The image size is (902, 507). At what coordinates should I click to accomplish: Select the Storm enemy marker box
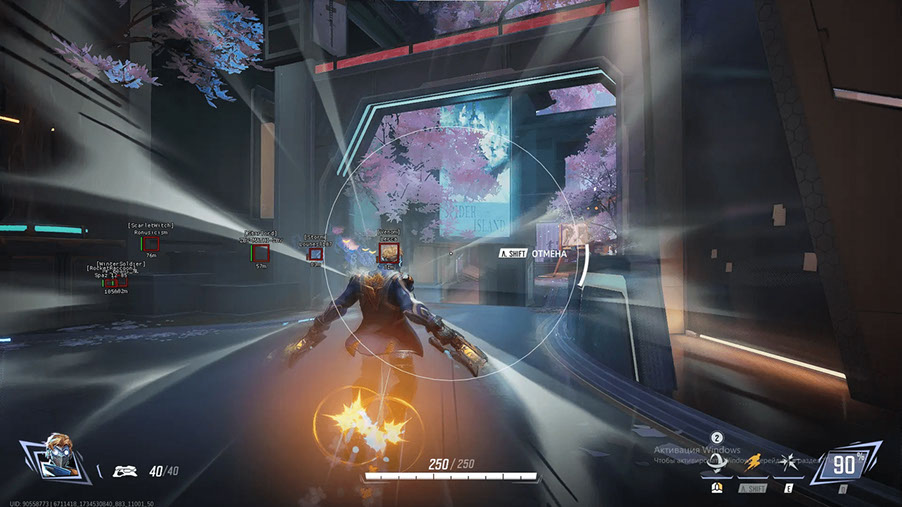click(x=315, y=254)
